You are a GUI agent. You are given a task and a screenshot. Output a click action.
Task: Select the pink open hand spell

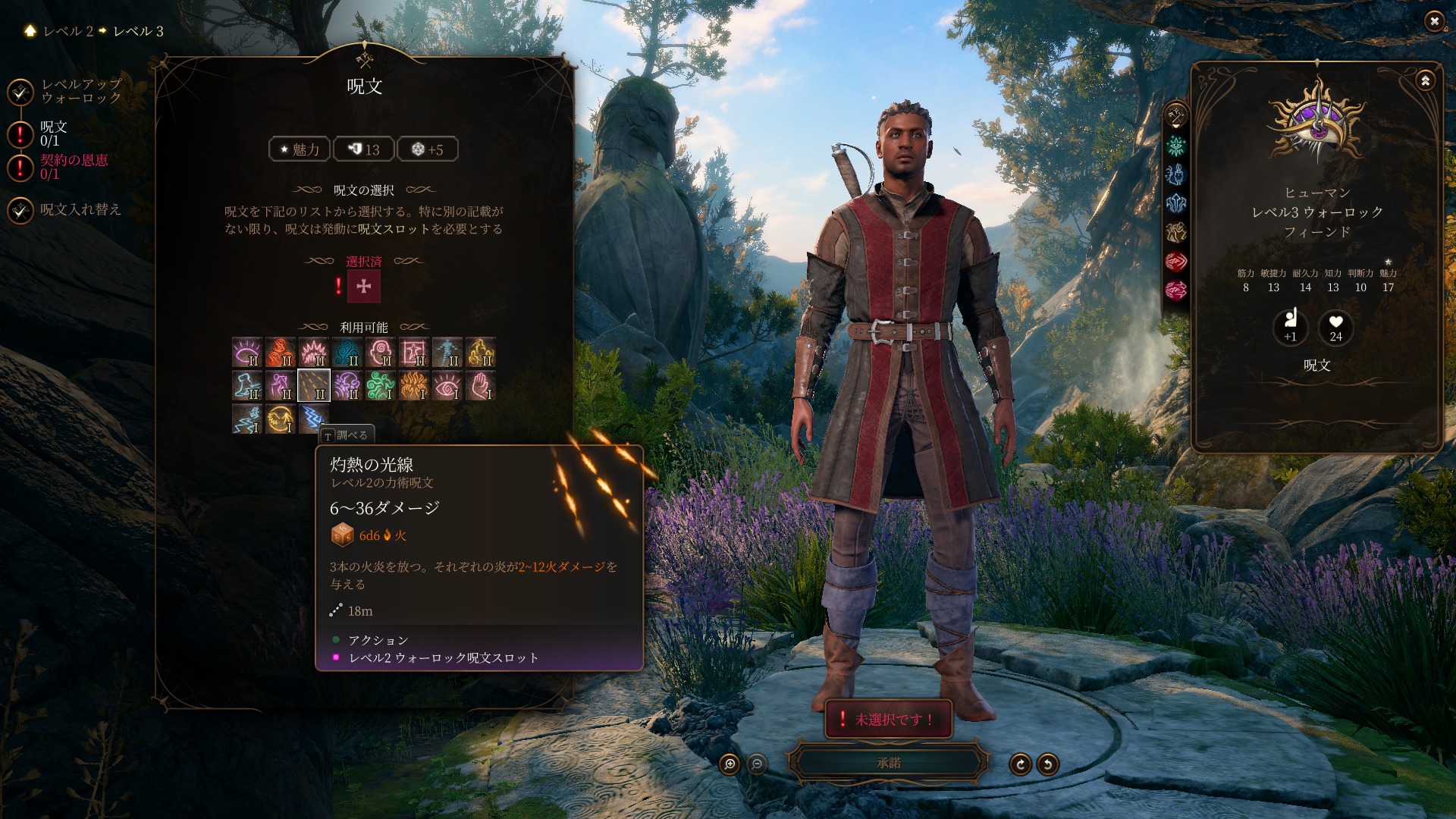[x=480, y=385]
